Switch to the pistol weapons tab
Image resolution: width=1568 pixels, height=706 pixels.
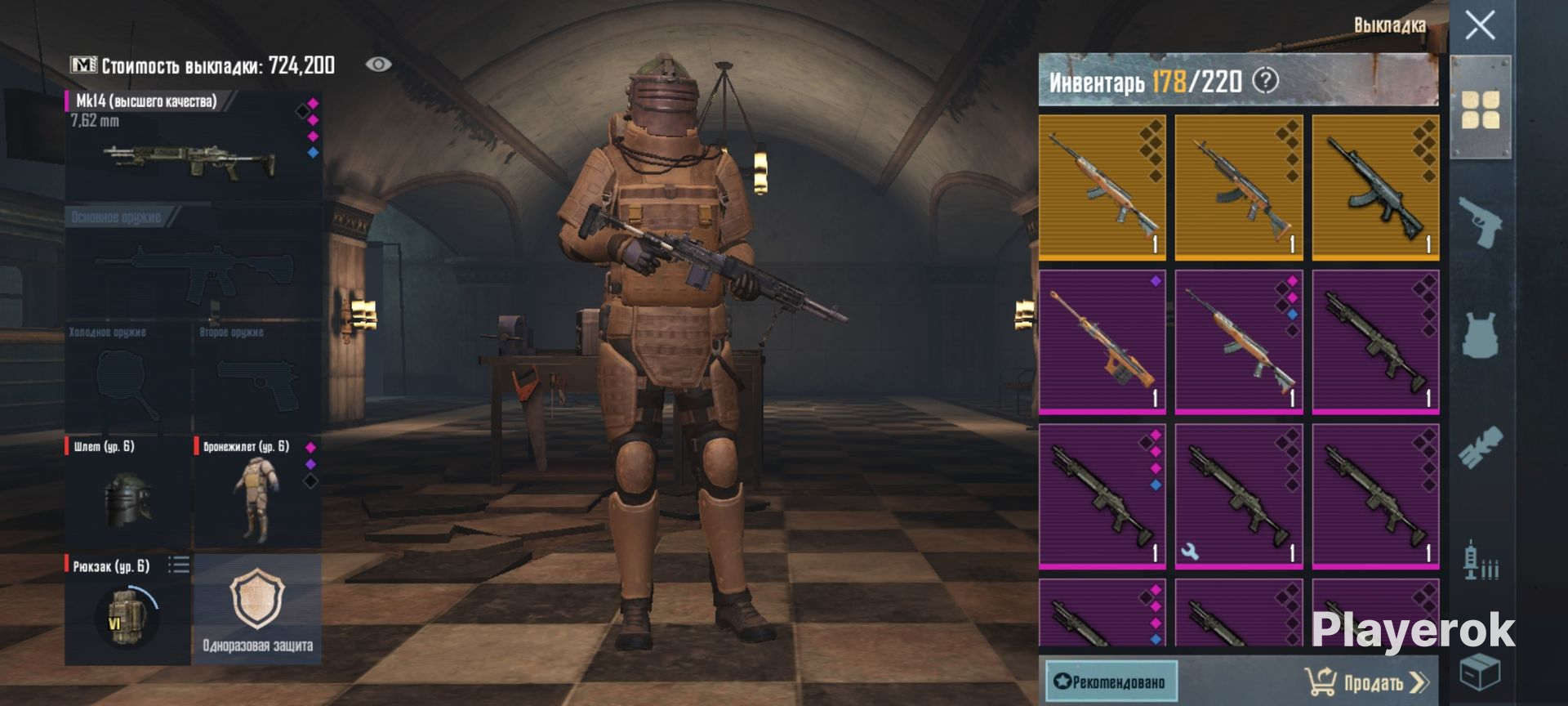1480,221
